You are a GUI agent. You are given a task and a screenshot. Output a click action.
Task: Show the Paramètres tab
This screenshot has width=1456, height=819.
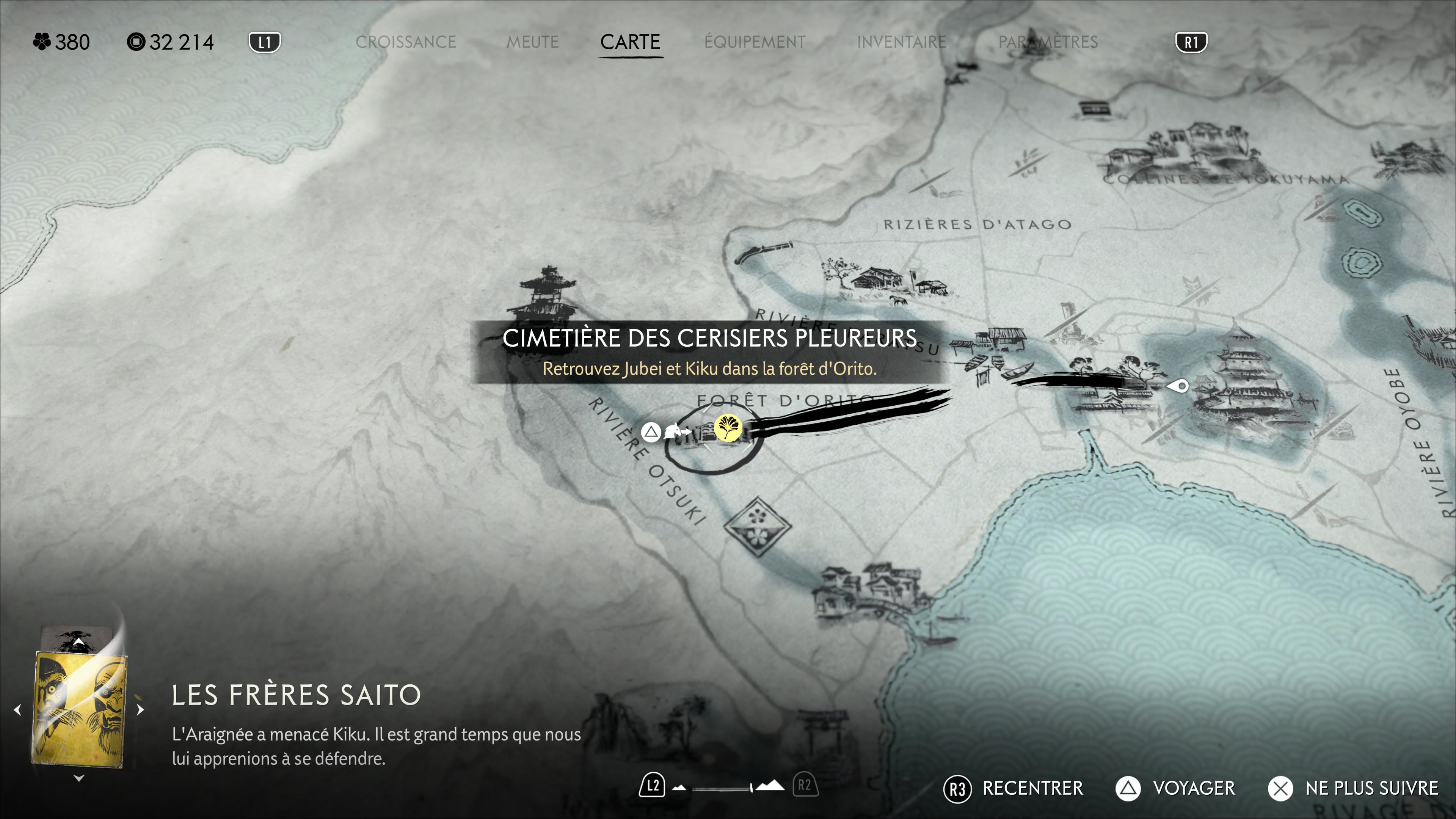pos(1047,42)
